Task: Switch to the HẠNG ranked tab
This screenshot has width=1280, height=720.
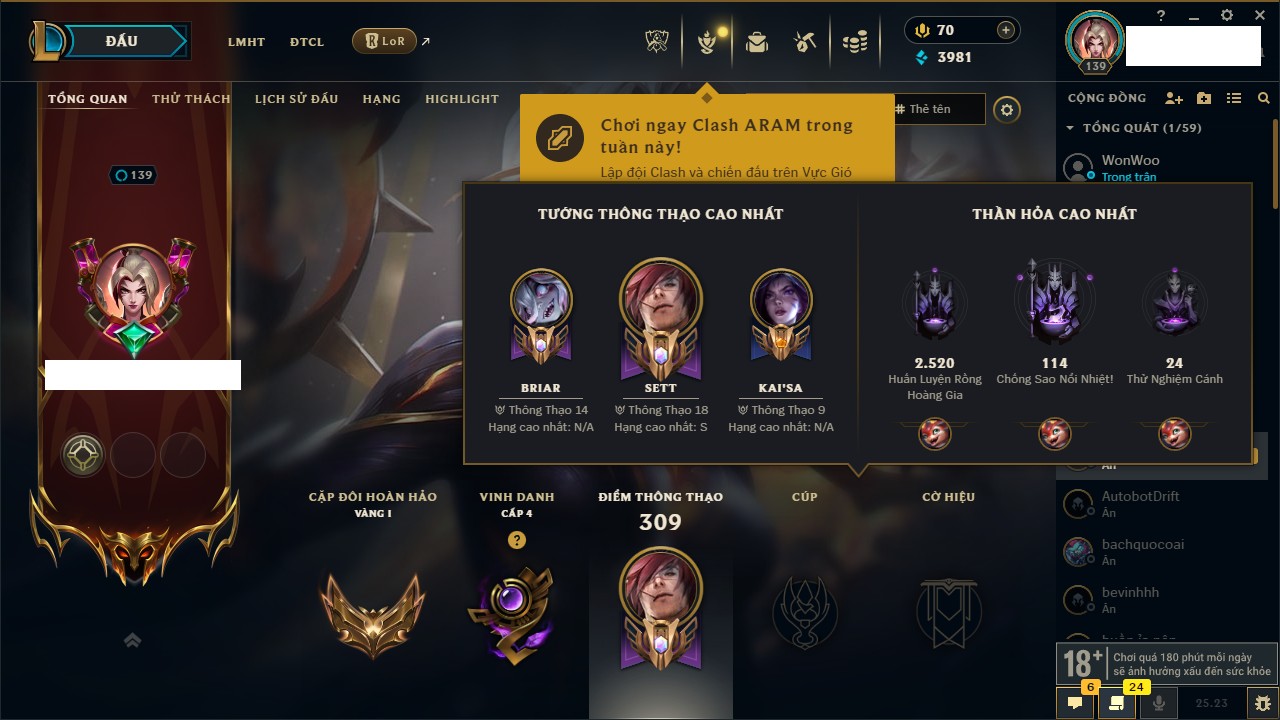Action: [x=381, y=99]
